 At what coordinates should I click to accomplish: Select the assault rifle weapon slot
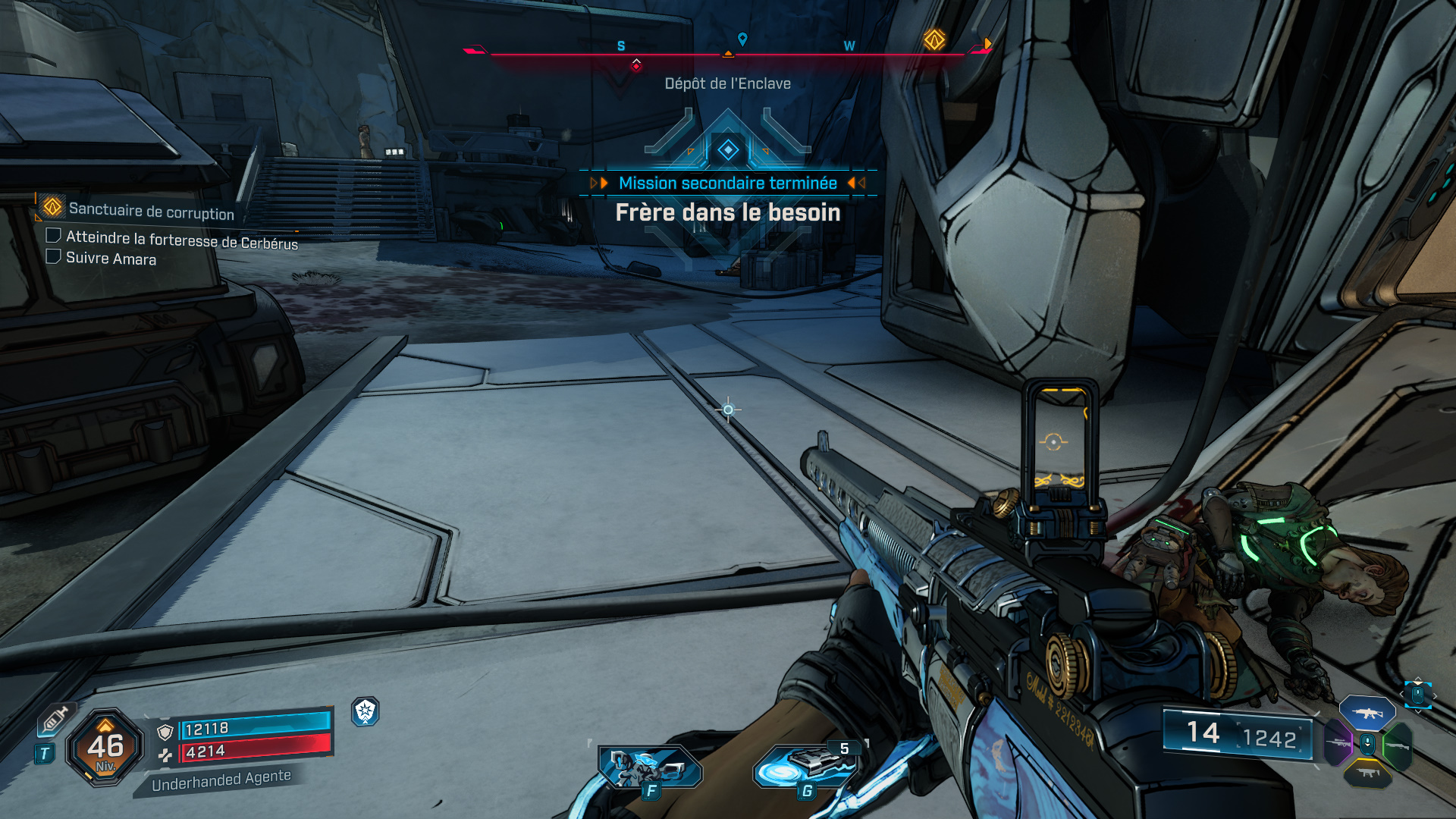pyautogui.click(x=1367, y=713)
